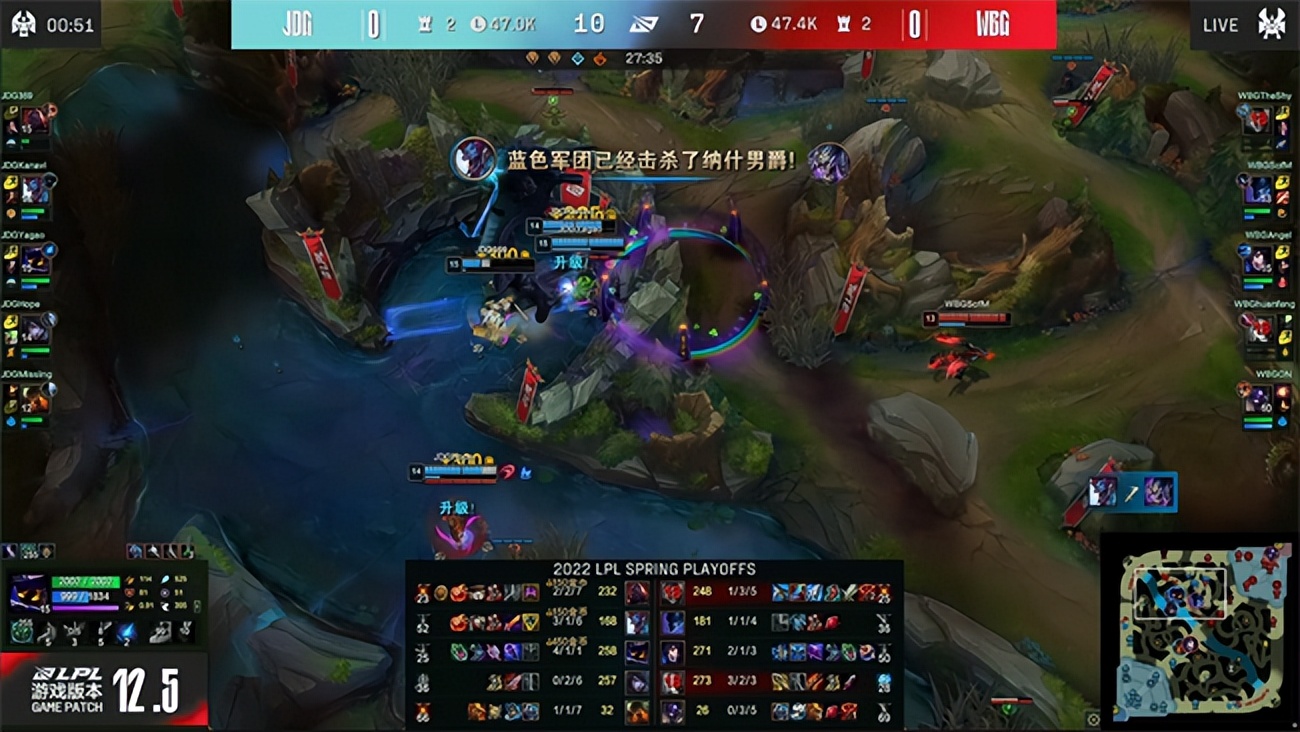Click the gold total icon next to 47.0K
Screen dimensions: 1300x732
[478, 24]
